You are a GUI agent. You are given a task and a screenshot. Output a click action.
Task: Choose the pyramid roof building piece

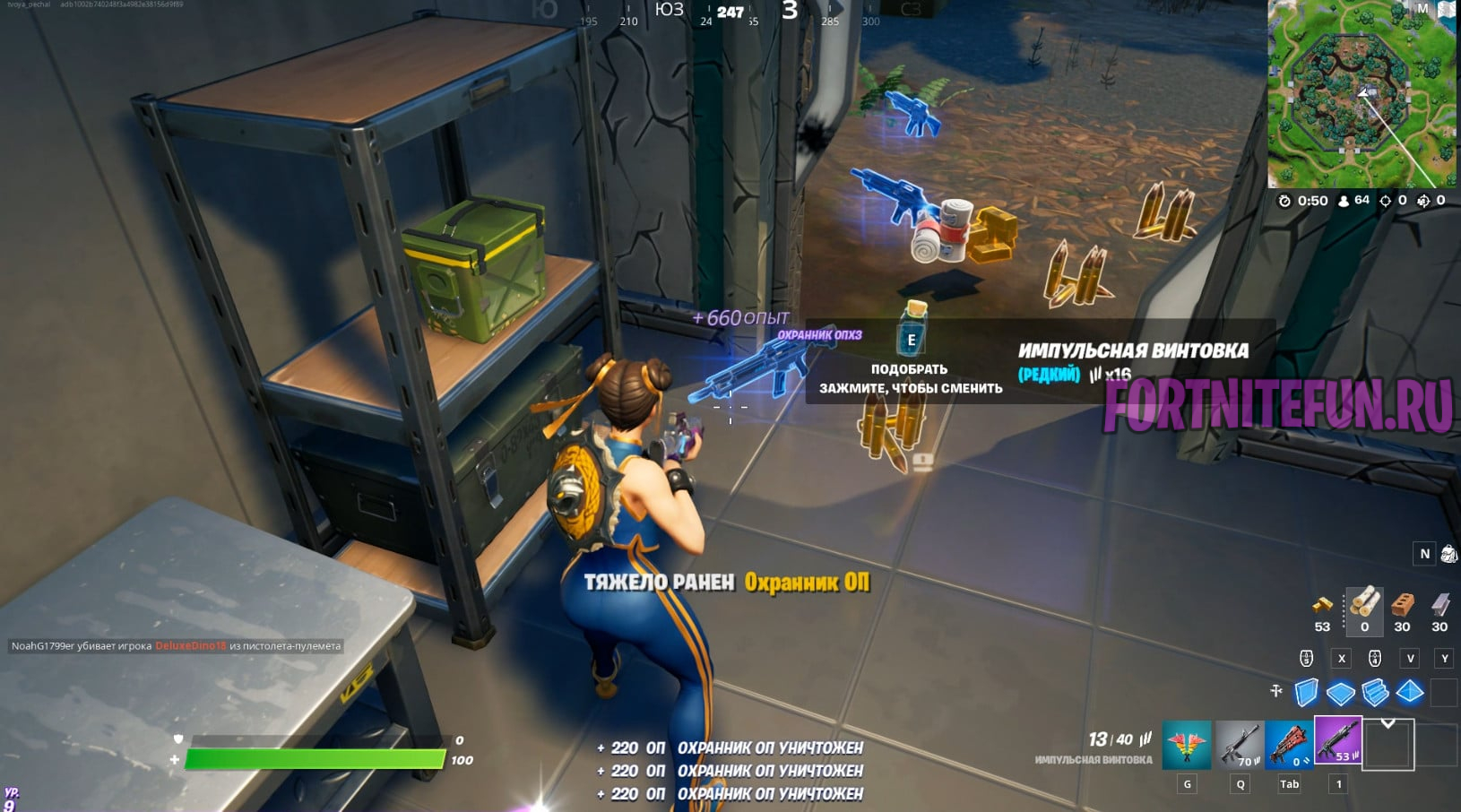click(1409, 692)
